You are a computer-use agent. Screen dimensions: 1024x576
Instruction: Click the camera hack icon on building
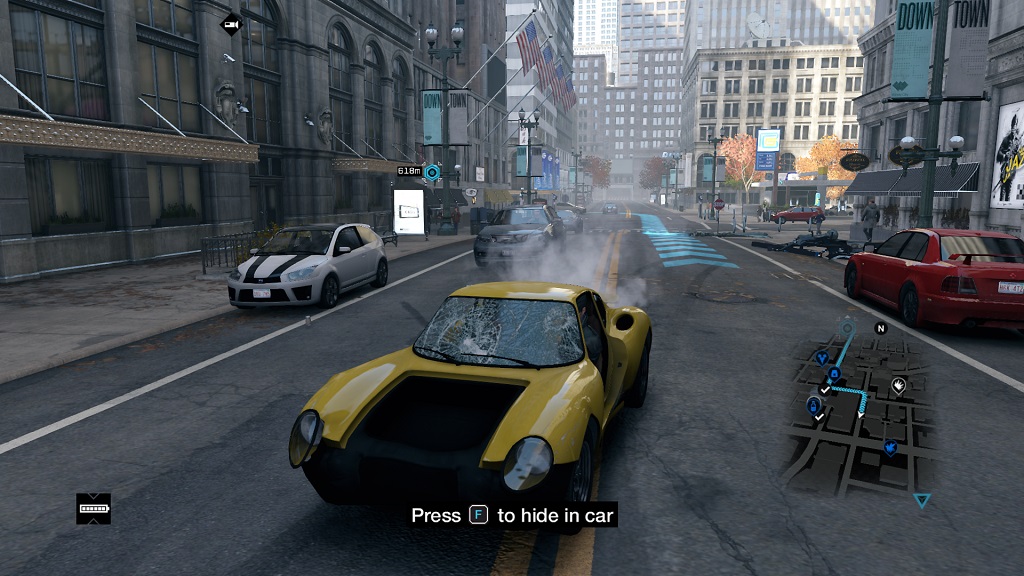(231, 23)
